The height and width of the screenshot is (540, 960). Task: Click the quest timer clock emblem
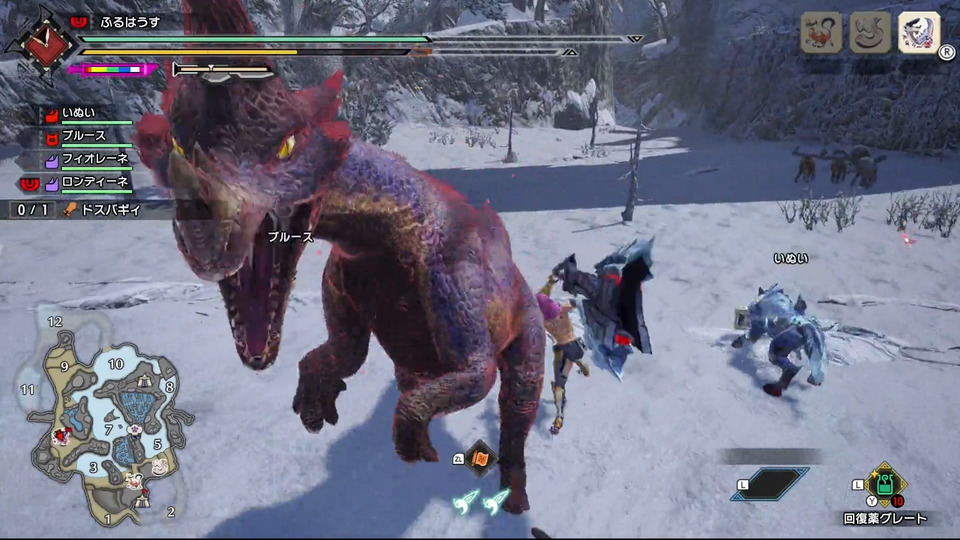[41, 45]
